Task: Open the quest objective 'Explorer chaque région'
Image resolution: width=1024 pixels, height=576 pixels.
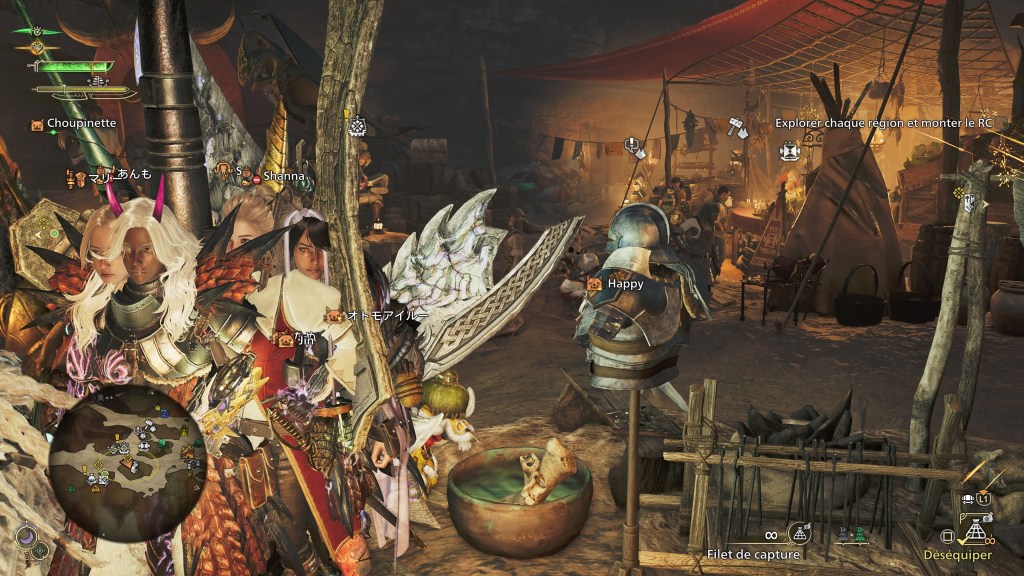Action: [x=884, y=124]
